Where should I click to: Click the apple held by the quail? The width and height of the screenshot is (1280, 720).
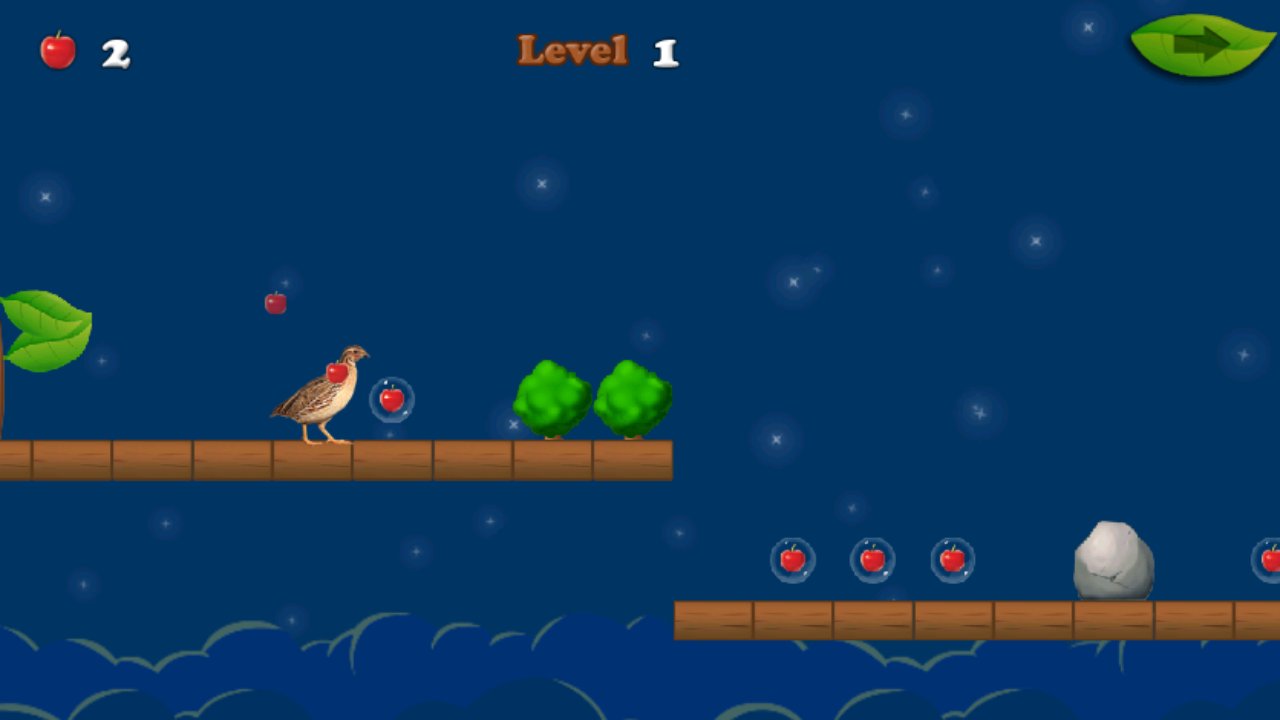tap(338, 374)
